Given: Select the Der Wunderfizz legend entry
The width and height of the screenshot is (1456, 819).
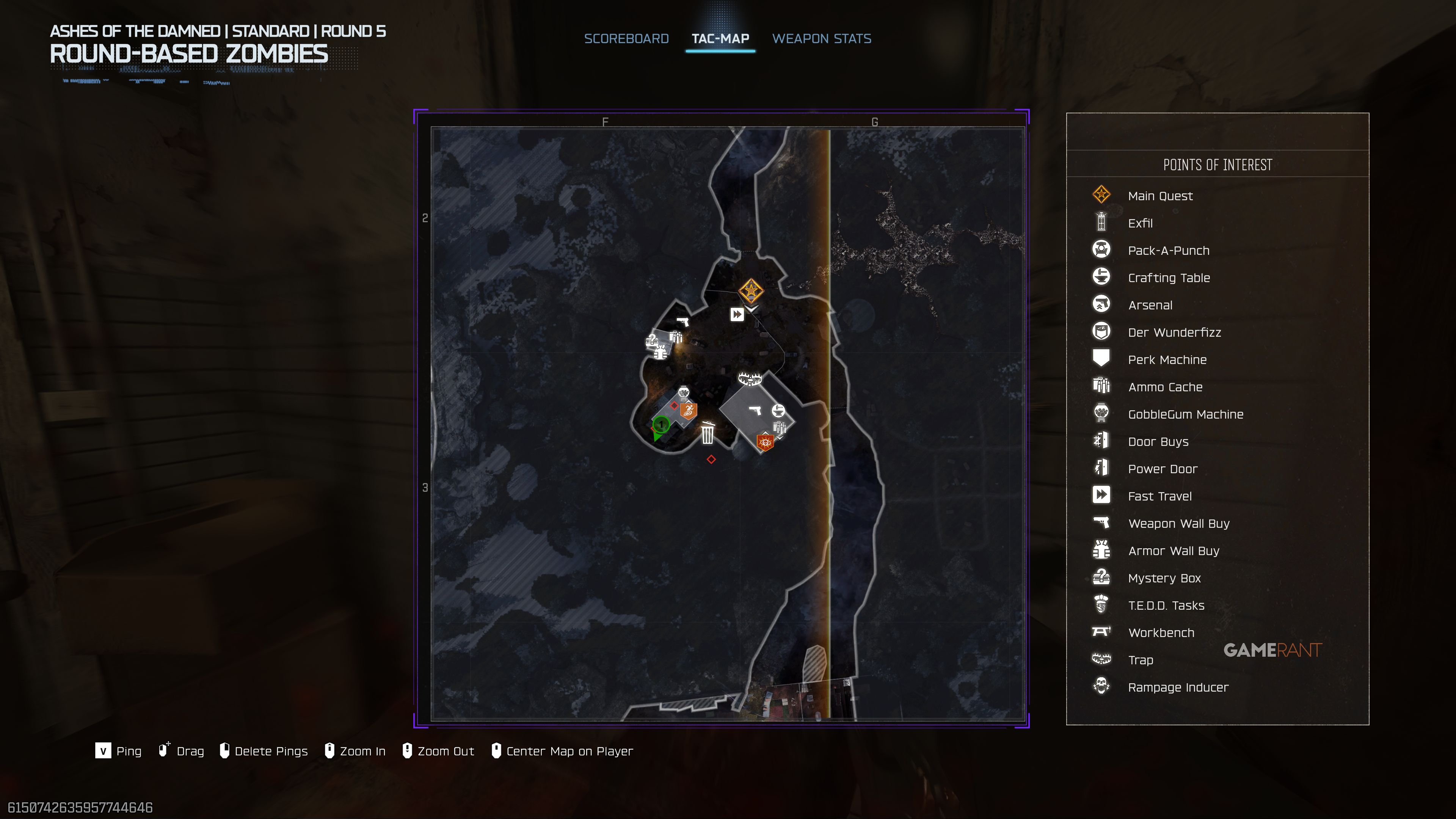Looking at the screenshot, I should click(1174, 333).
